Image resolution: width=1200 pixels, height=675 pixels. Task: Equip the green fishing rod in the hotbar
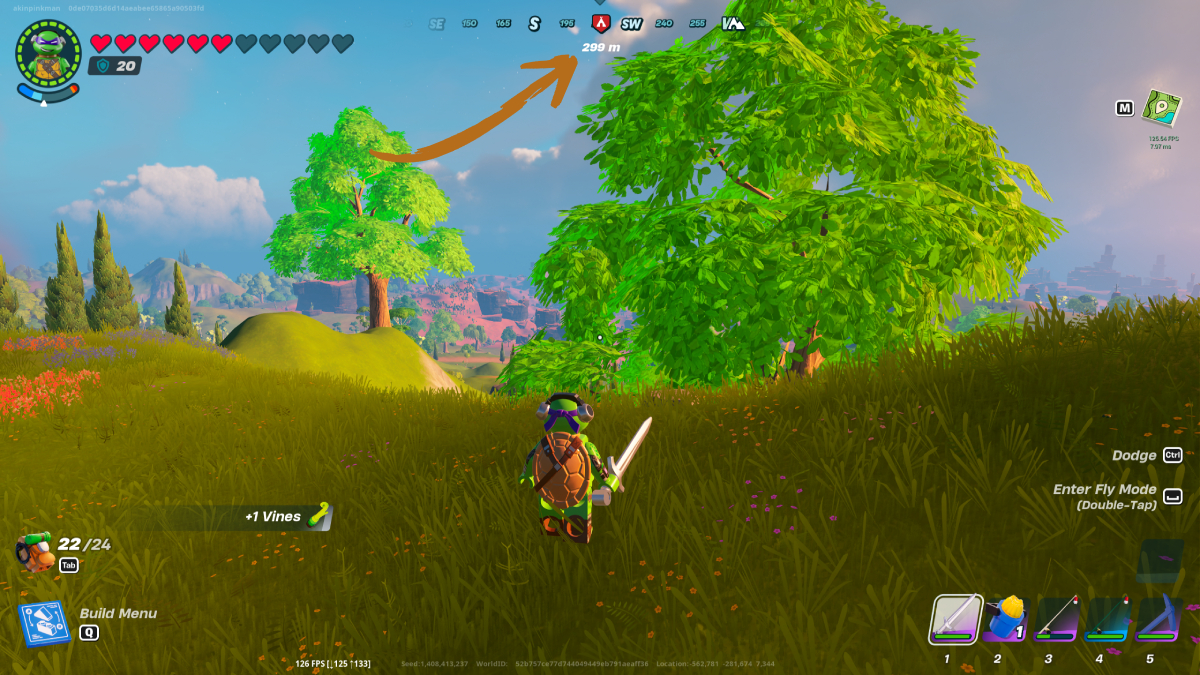click(x=1107, y=618)
